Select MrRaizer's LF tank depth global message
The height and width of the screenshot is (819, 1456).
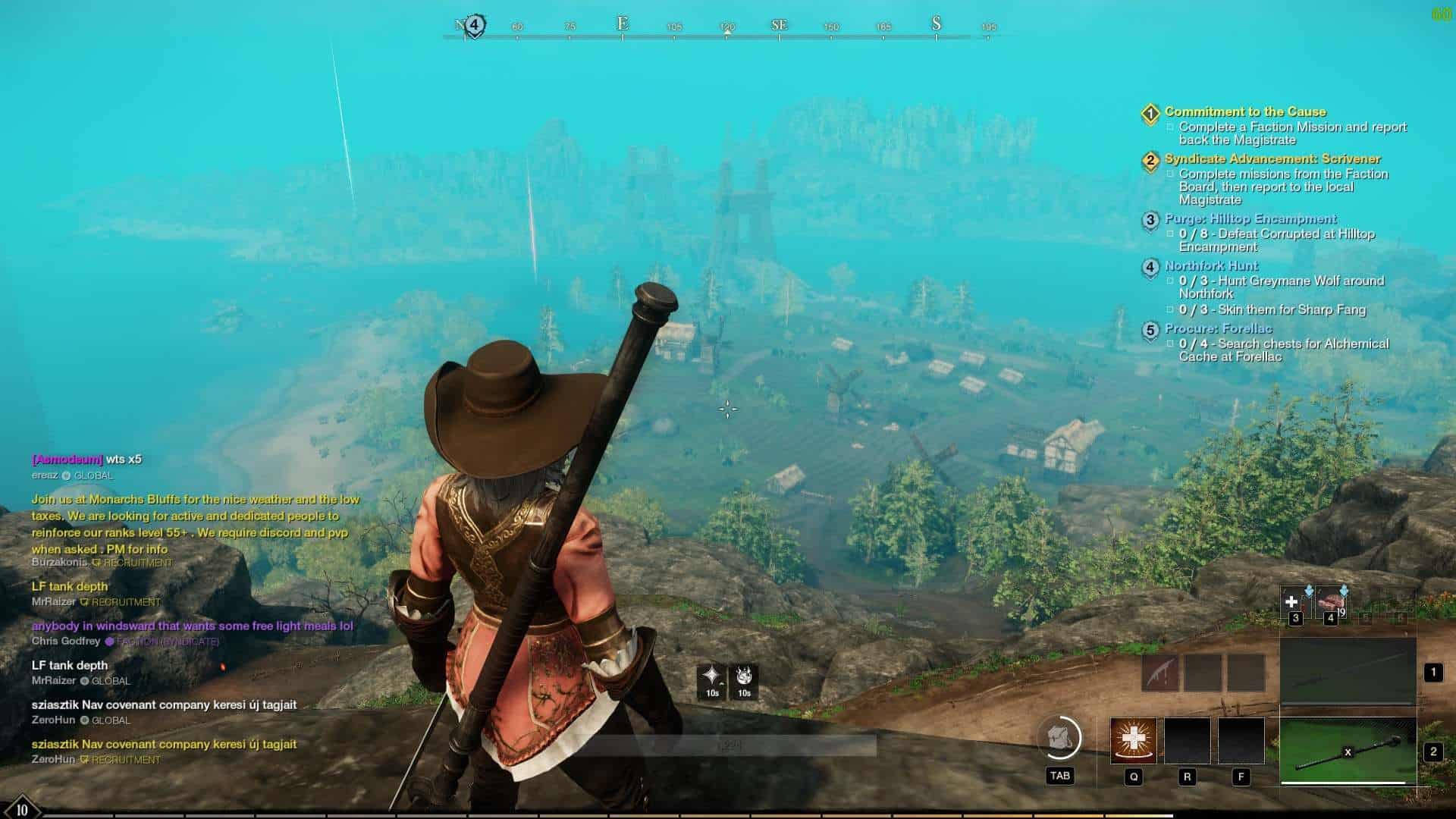70,666
